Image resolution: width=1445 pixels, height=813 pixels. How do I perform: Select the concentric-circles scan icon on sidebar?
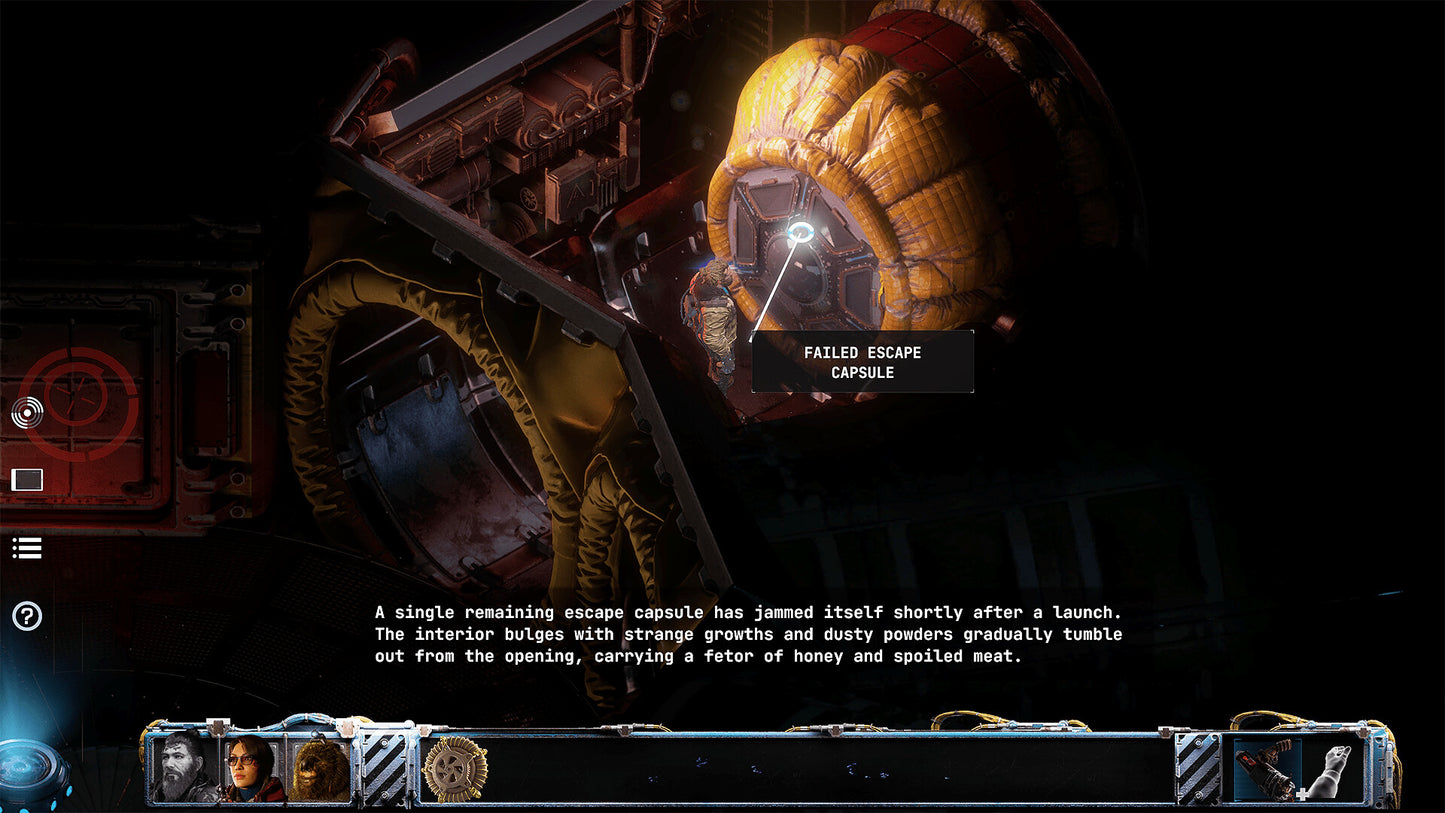[27, 410]
